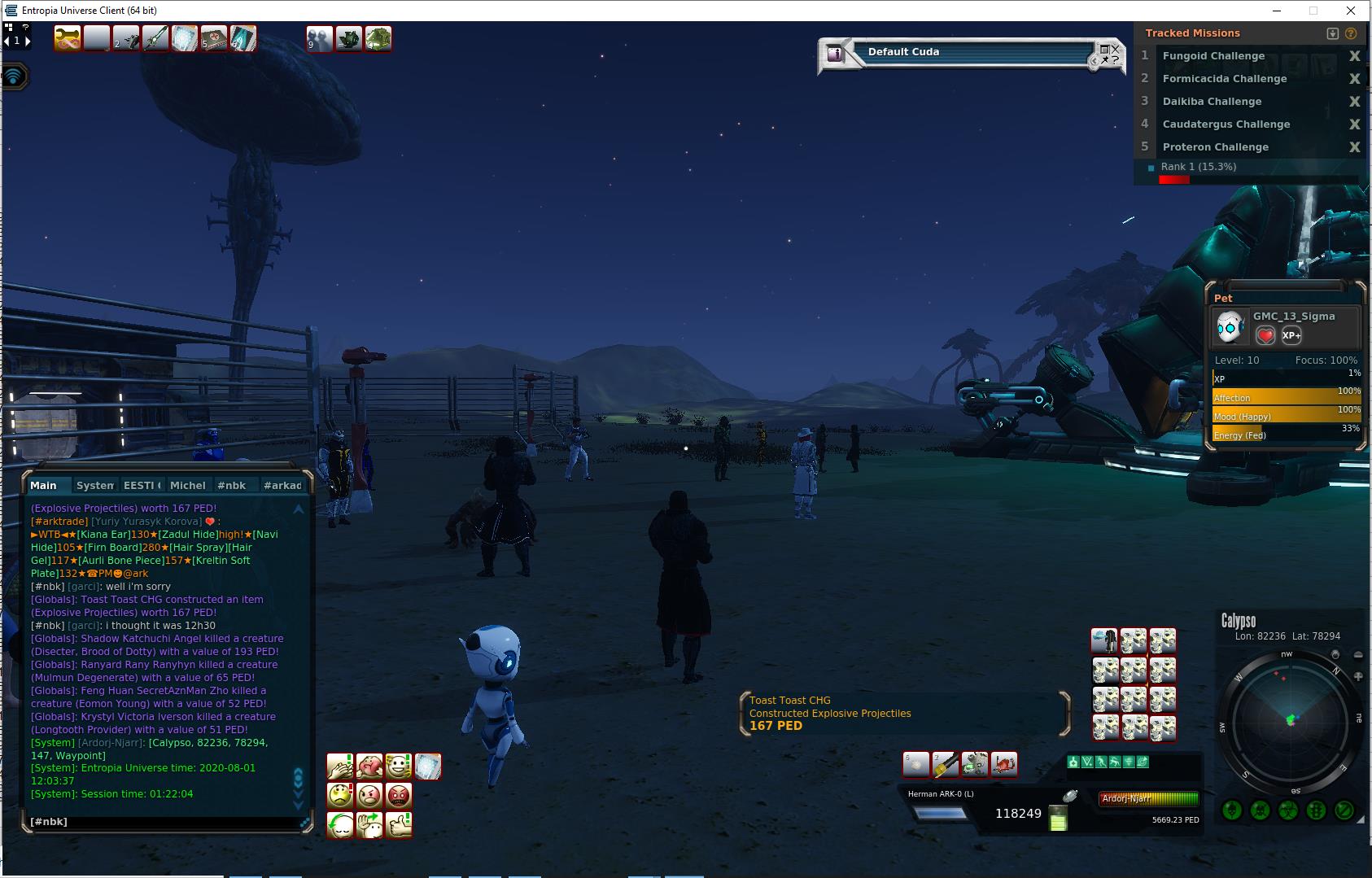
Task: Click the radar minimap
Action: coord(1290,720)
